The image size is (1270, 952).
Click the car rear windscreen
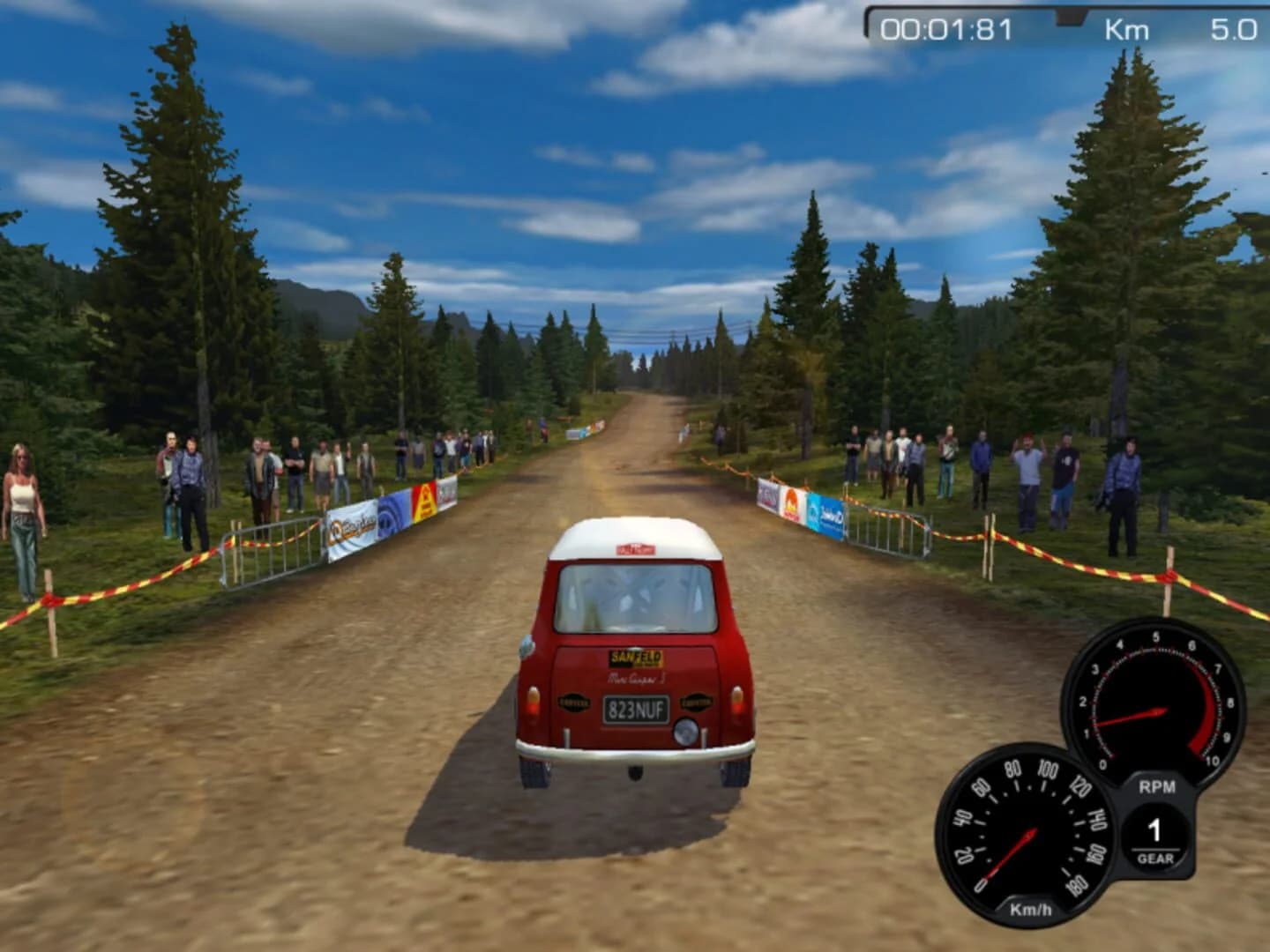click(635, 598)
